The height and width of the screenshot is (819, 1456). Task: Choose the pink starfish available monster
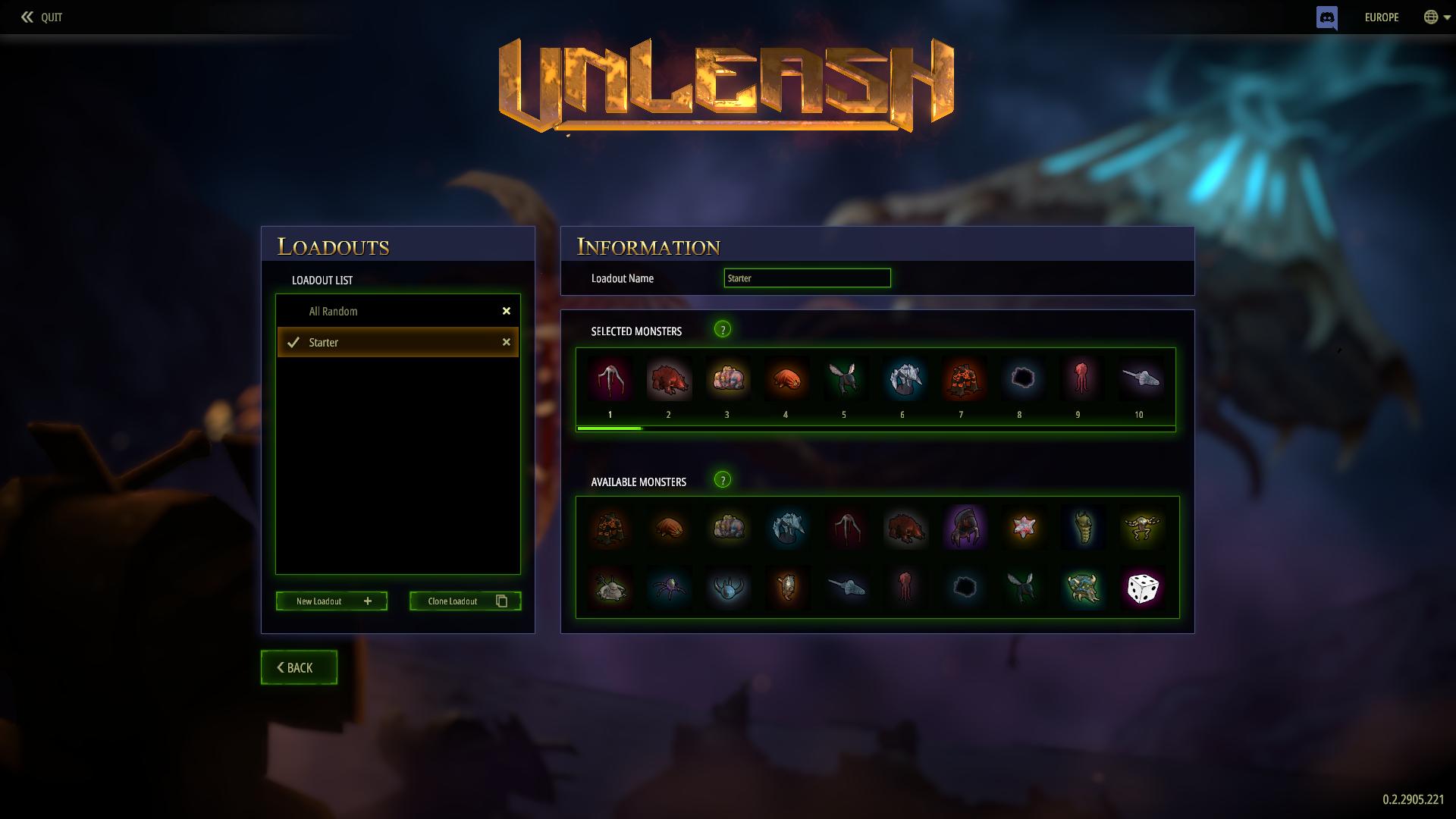pyautogui.click(x=1025, y=528)
